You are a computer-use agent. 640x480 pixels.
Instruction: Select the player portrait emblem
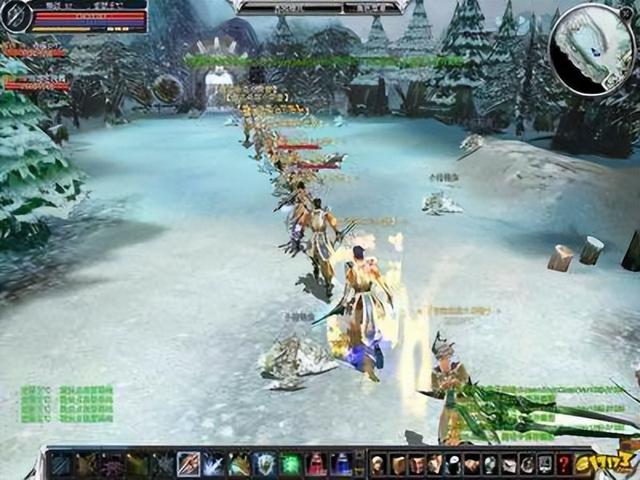click(14, 16)
